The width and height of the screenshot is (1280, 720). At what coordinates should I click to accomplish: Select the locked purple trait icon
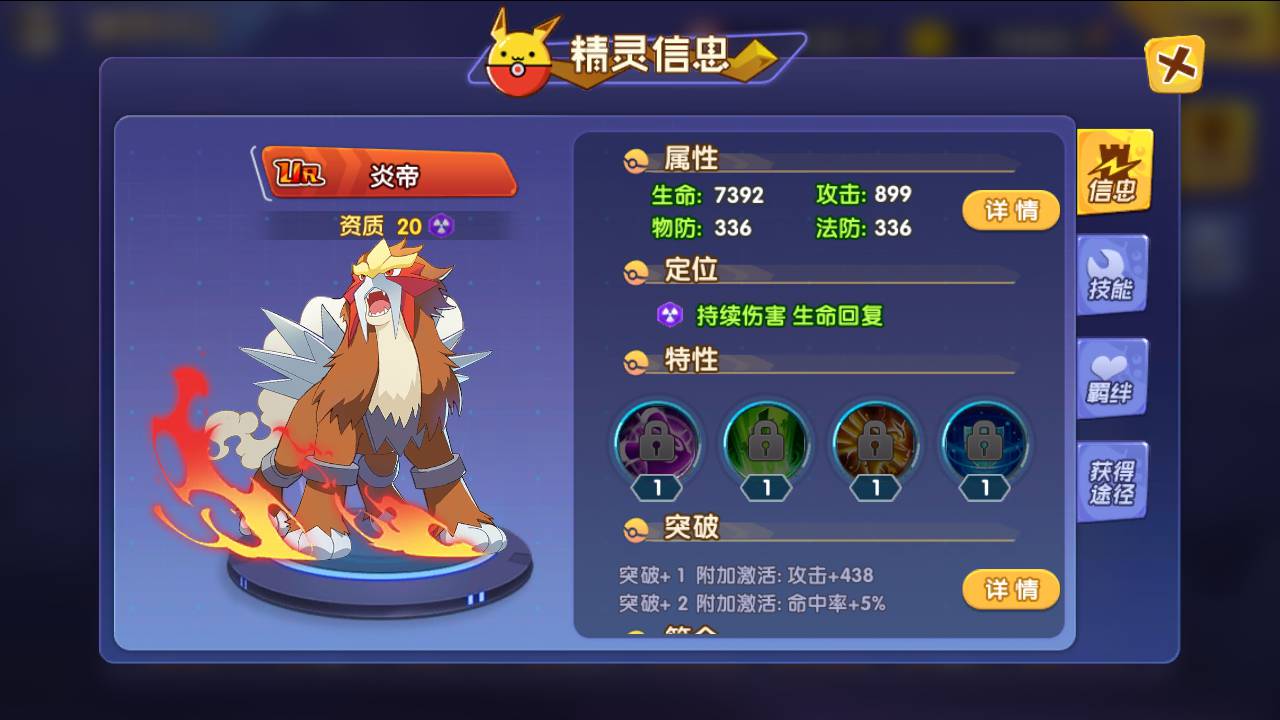[x=656, y=441]
